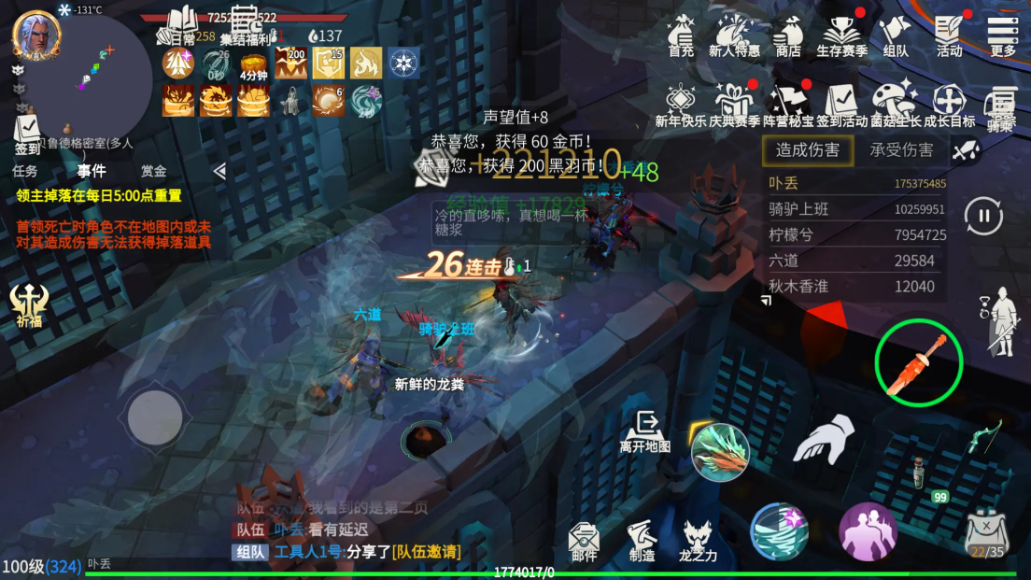Switch to the 任务 quest tab

(x=25, y=171)
